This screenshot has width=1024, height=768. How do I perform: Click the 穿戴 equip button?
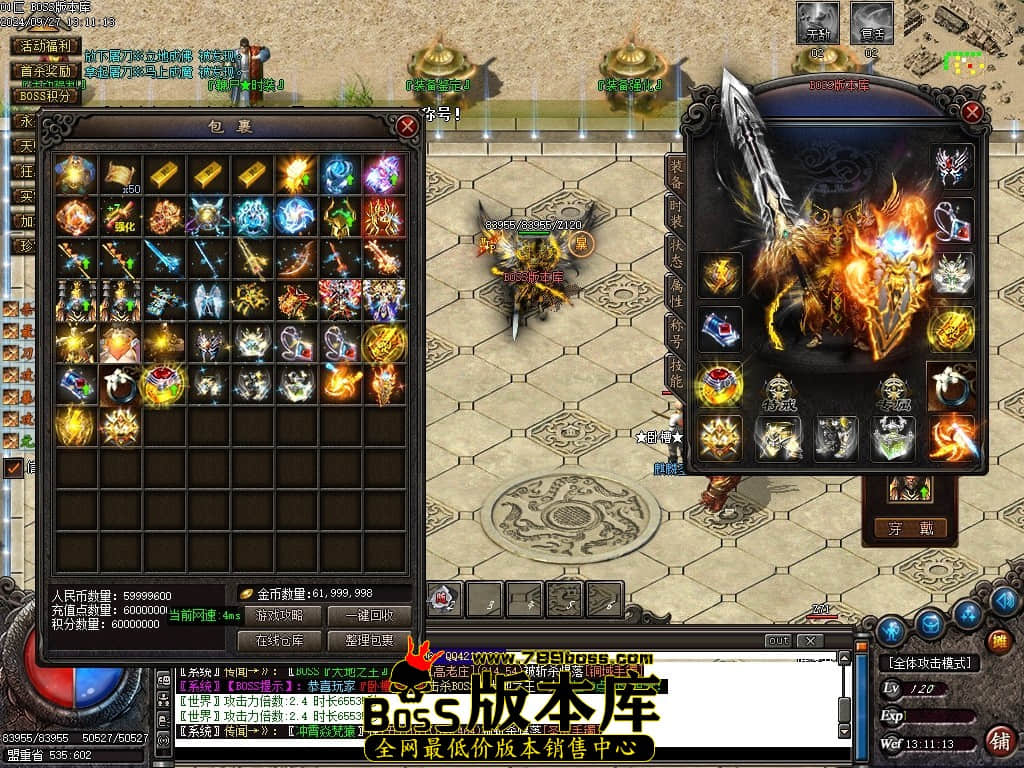tap(910, 528)
